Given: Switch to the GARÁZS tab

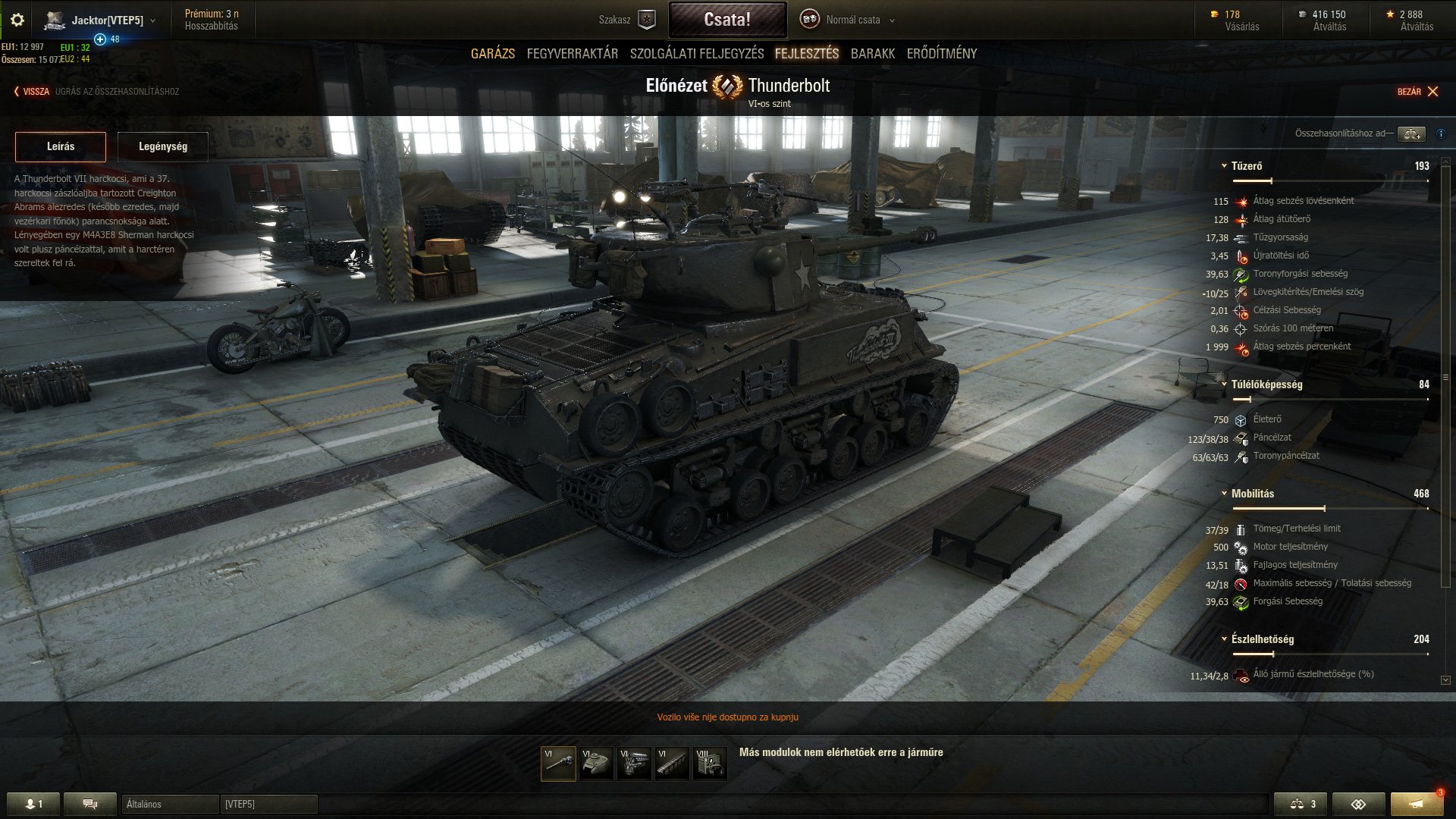Looking at the screenshot, I should pos(493,54).
